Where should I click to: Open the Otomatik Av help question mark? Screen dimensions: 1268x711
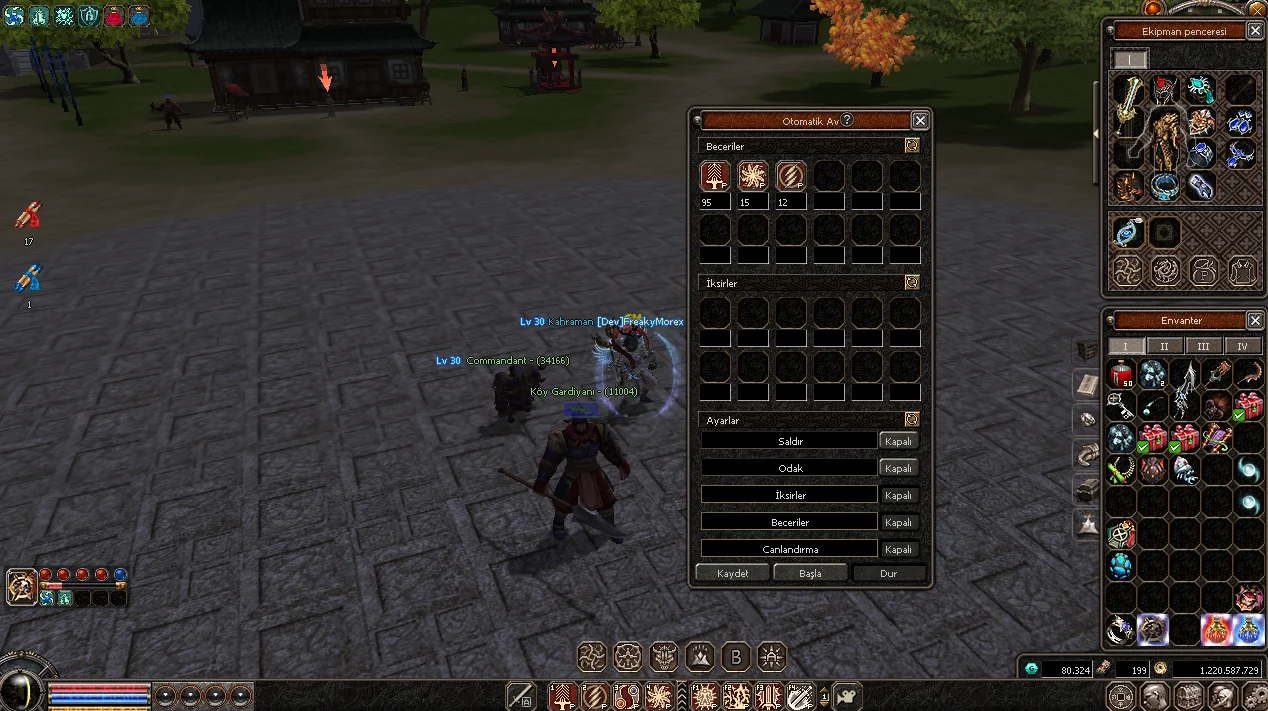pos(847,120)
